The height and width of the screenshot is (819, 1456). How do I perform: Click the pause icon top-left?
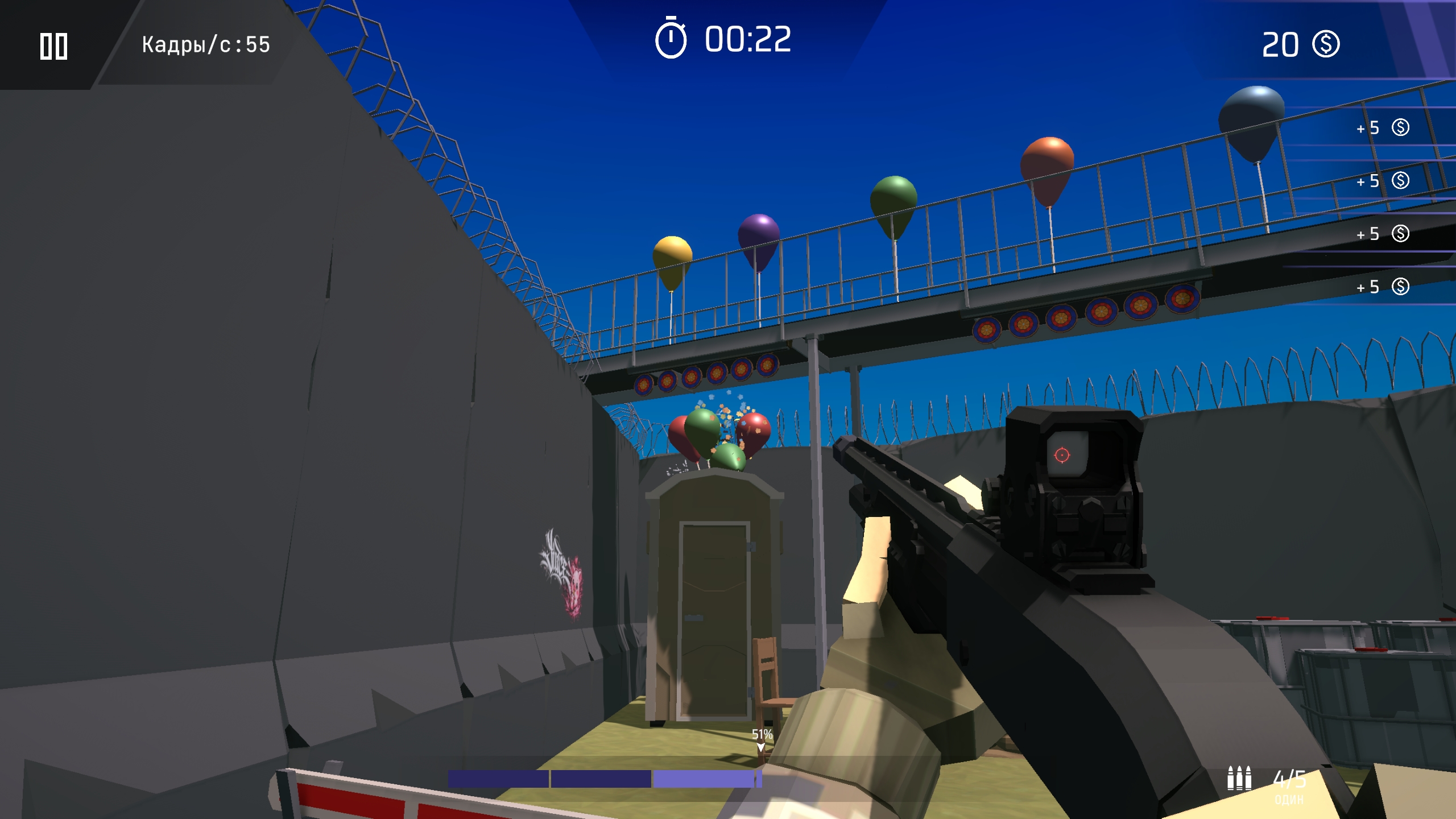tap(55, 47)
